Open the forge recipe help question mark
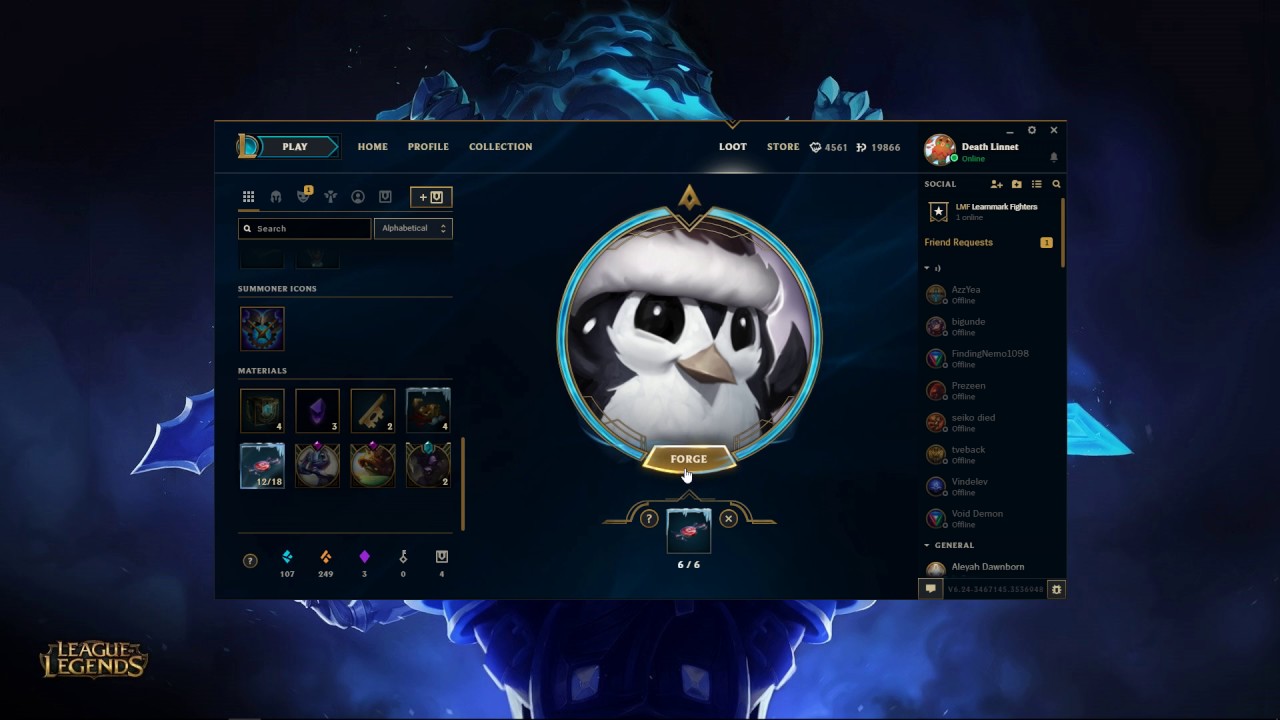Screen dimensions: 1280x720 pos(649,518)
